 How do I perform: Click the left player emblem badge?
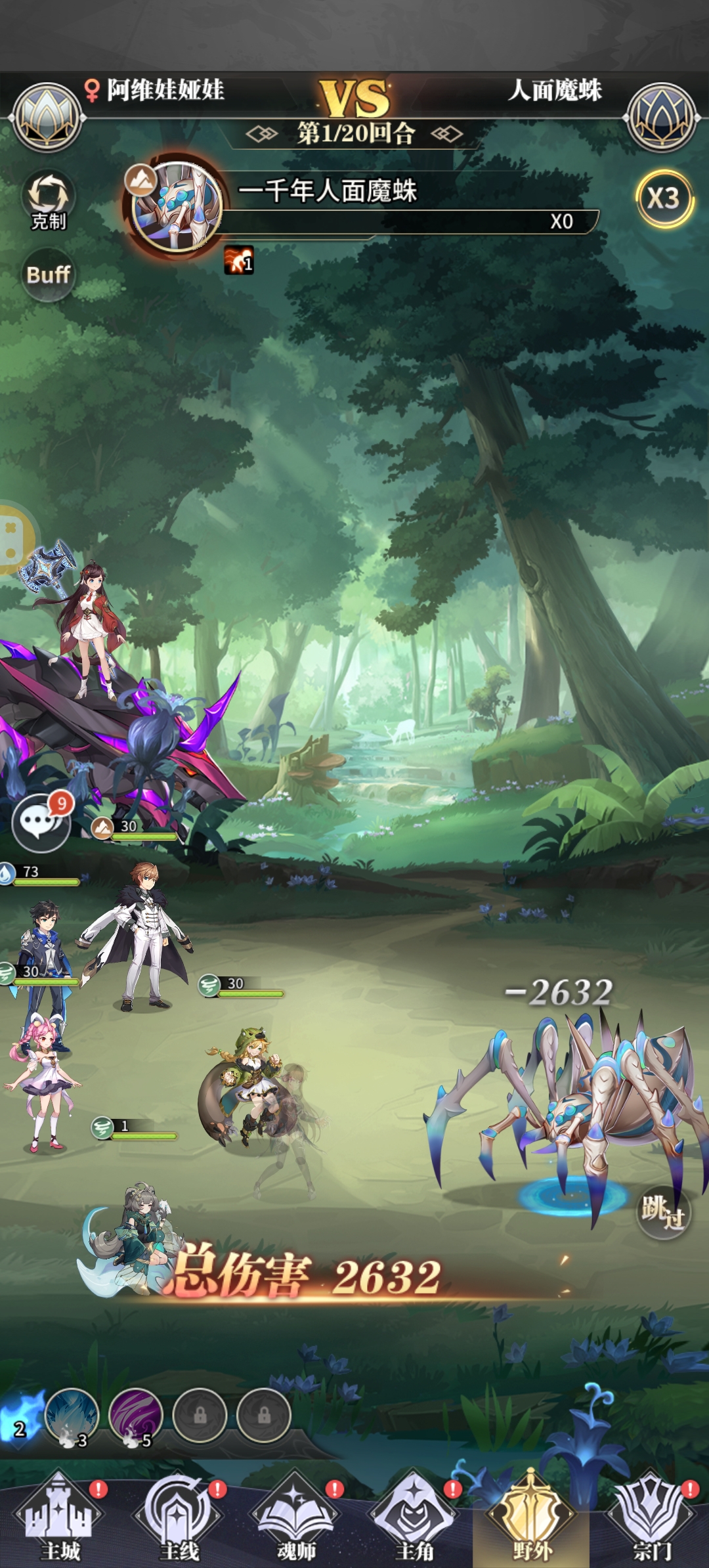point(47,118)
